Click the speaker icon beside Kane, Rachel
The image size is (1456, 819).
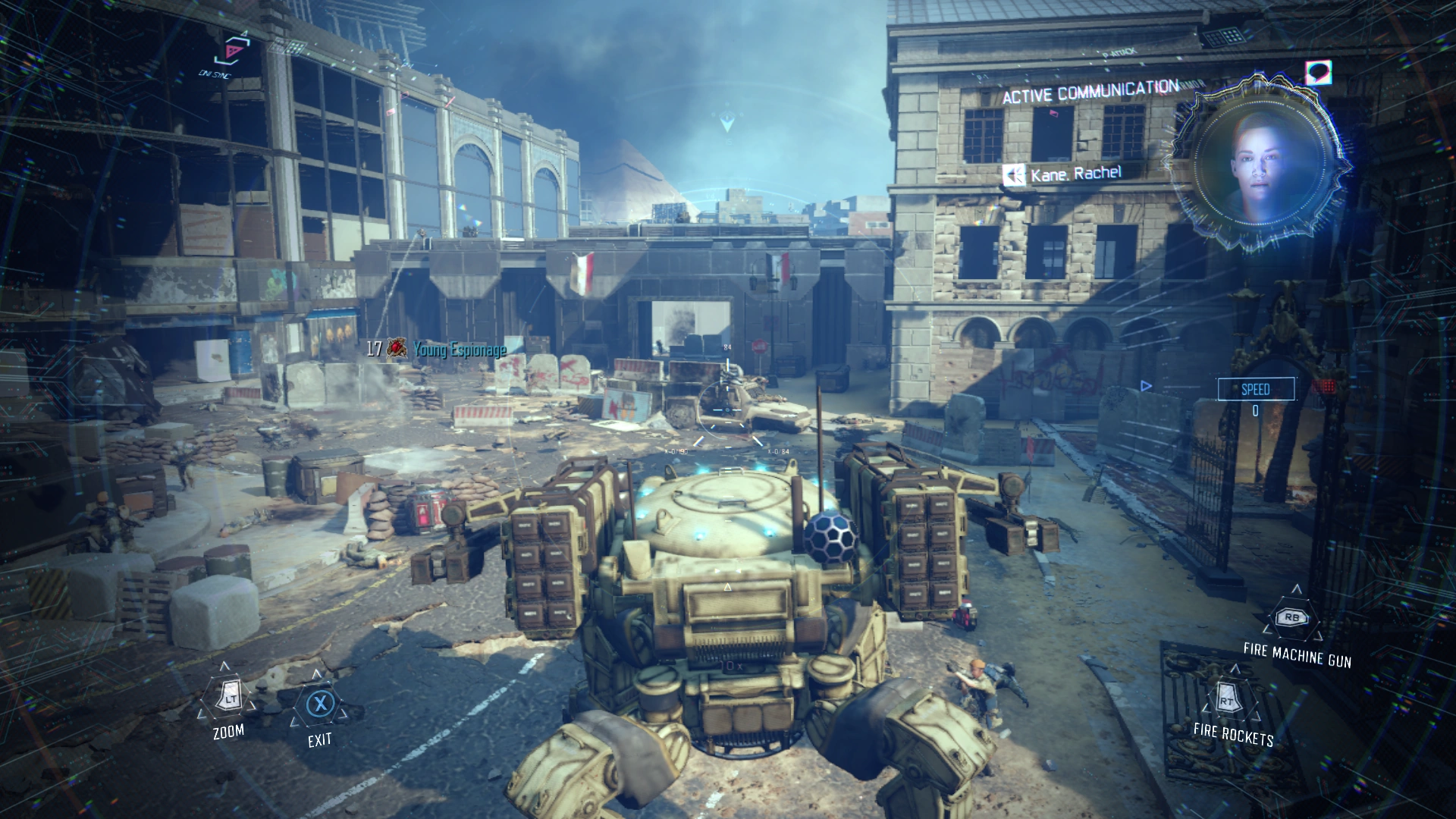(x=1013, y=175)
